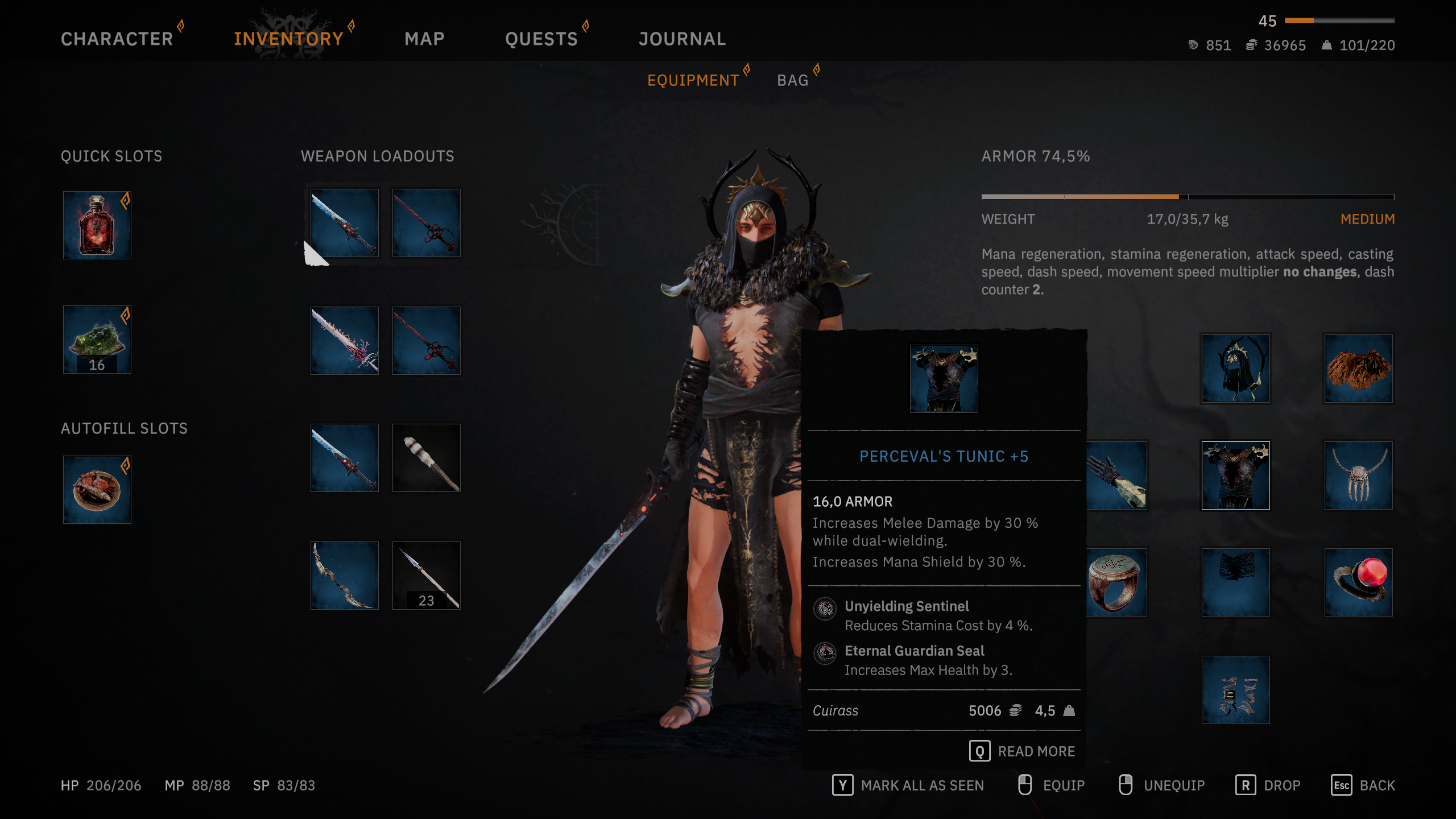Select the red potion quick slot
Viewport: 1456px width, 819px height.
coord(97,225)
